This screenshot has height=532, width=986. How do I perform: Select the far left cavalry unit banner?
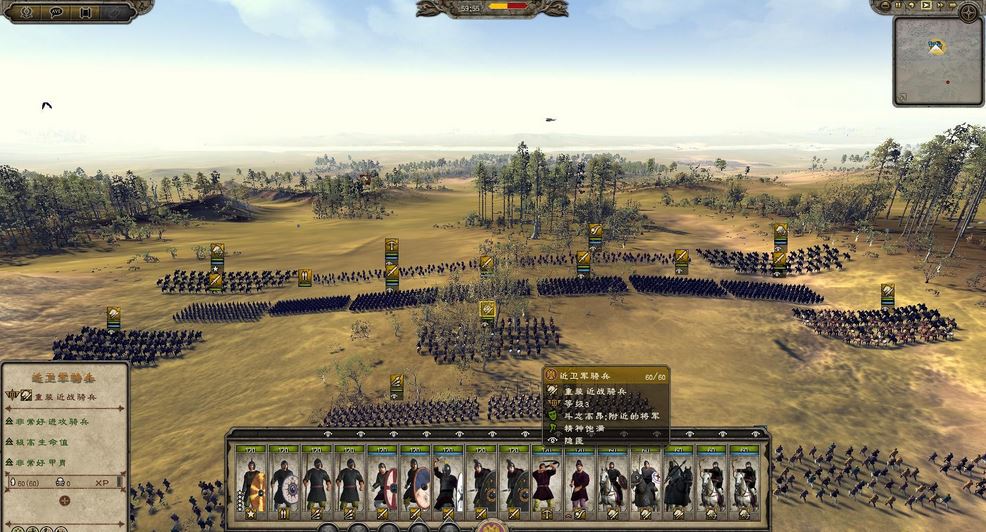pyautogui.click(x=113, y=317)
